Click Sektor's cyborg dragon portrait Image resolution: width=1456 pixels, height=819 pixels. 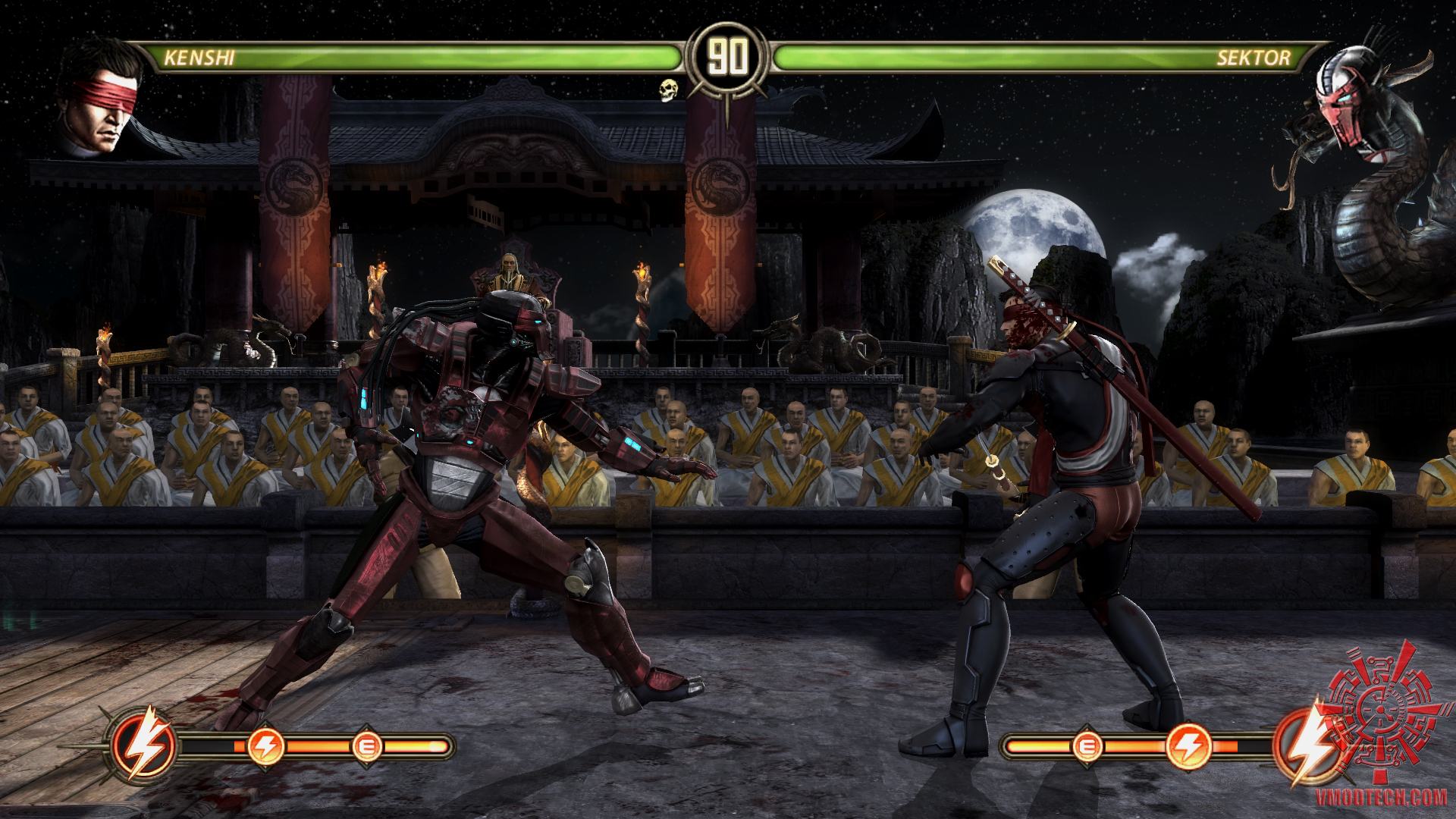1346,99
